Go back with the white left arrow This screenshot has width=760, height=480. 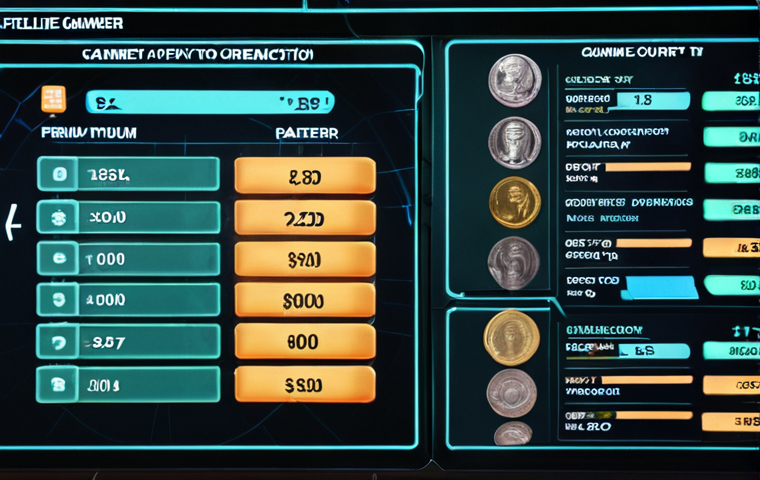click(x=12, y=222)
